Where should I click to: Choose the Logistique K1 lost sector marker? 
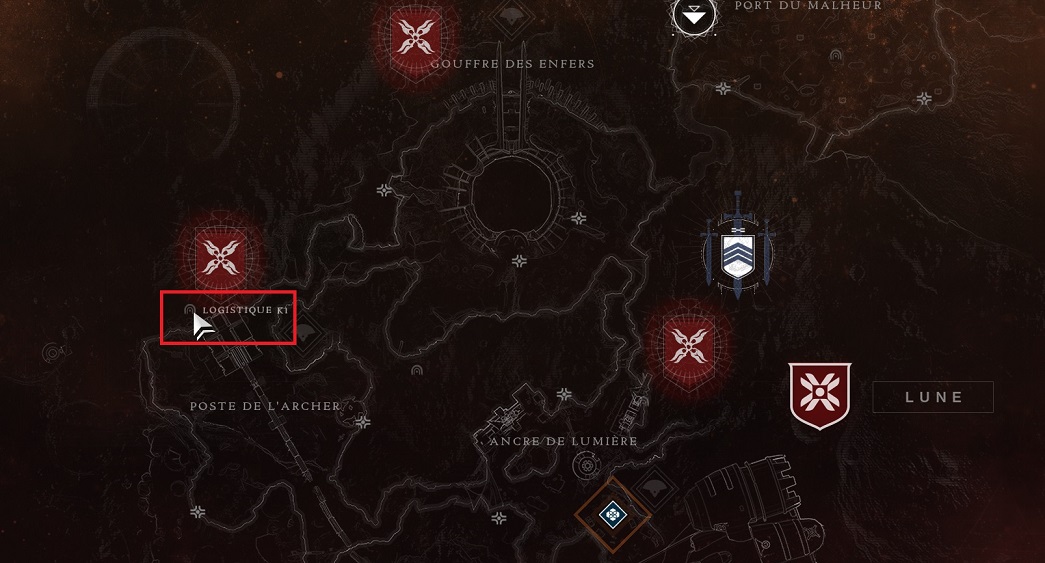tap(190, 311)
